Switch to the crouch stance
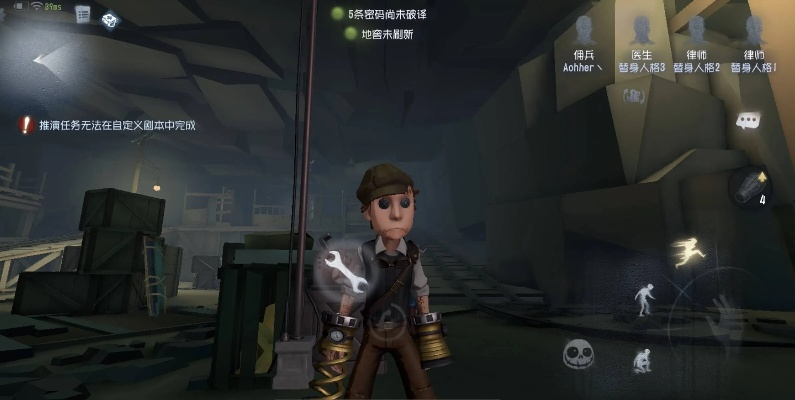The image size is (795, 400). click(639, 360)
